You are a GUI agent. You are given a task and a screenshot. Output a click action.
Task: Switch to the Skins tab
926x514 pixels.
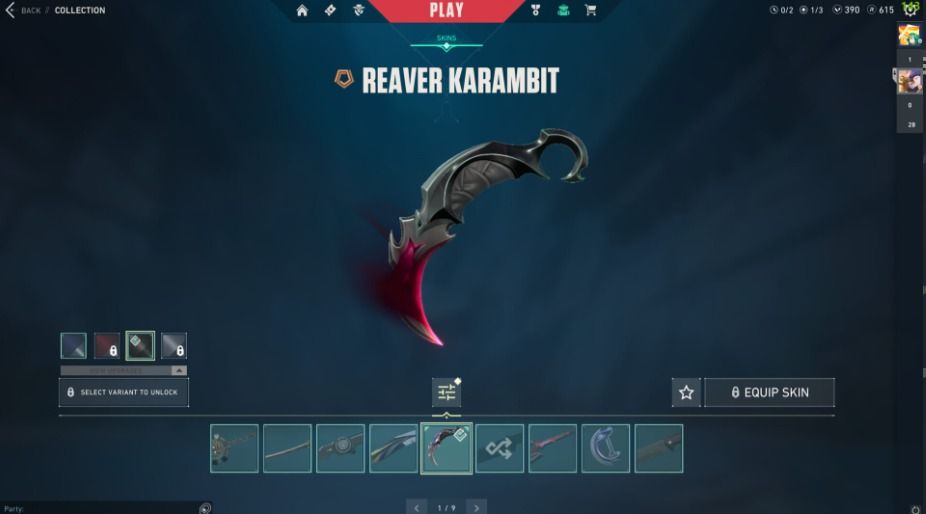446,39
